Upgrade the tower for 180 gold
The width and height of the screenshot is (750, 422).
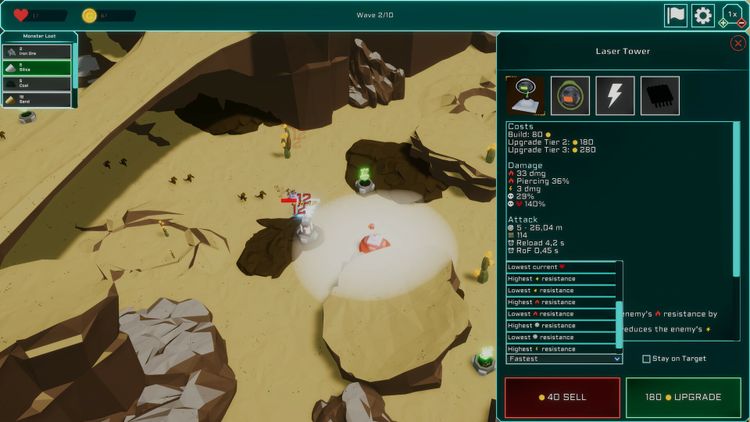(x=684, y=397)
